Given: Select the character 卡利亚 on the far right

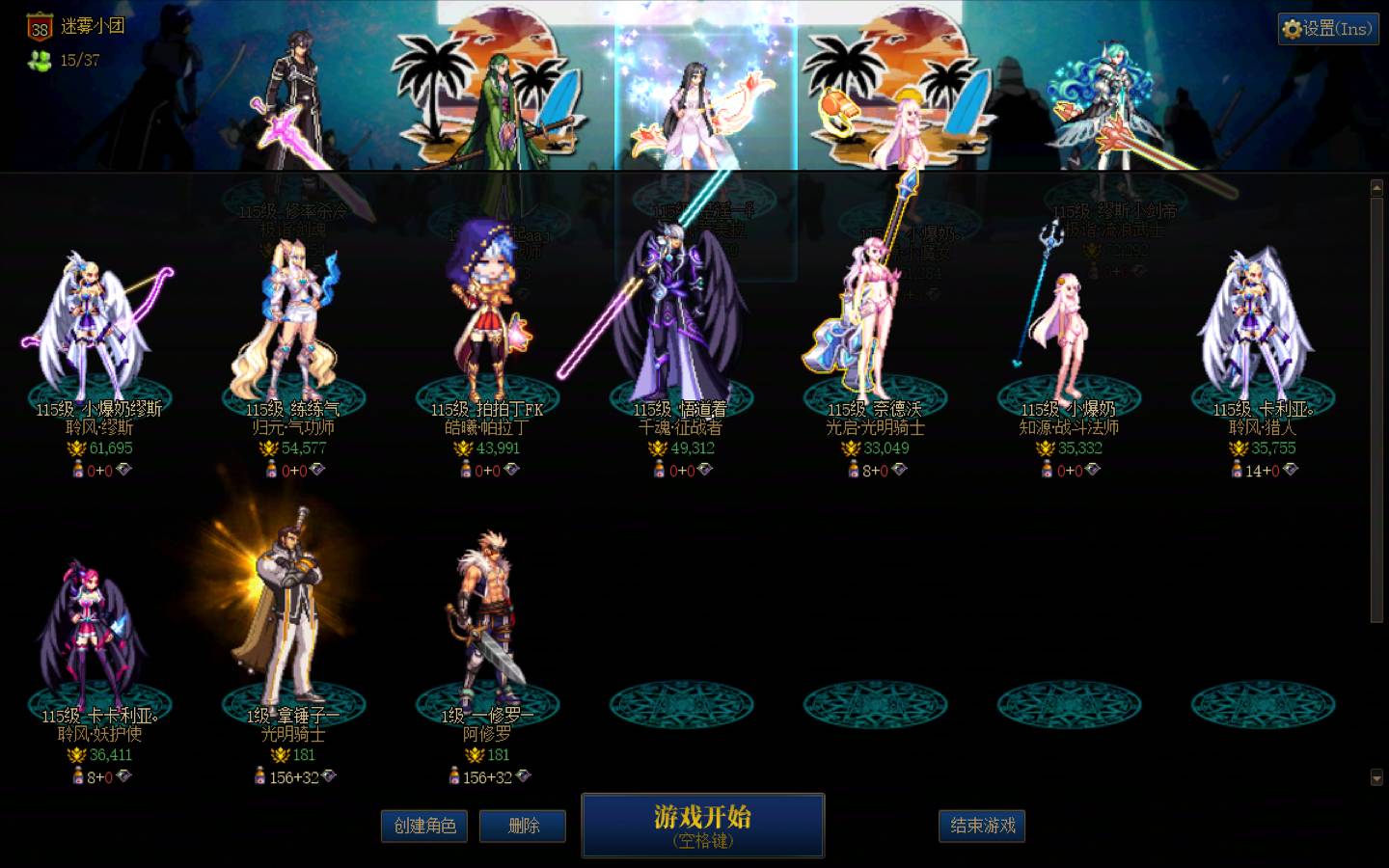Looking at the screenshot, I should click(x=1254, y=318).
